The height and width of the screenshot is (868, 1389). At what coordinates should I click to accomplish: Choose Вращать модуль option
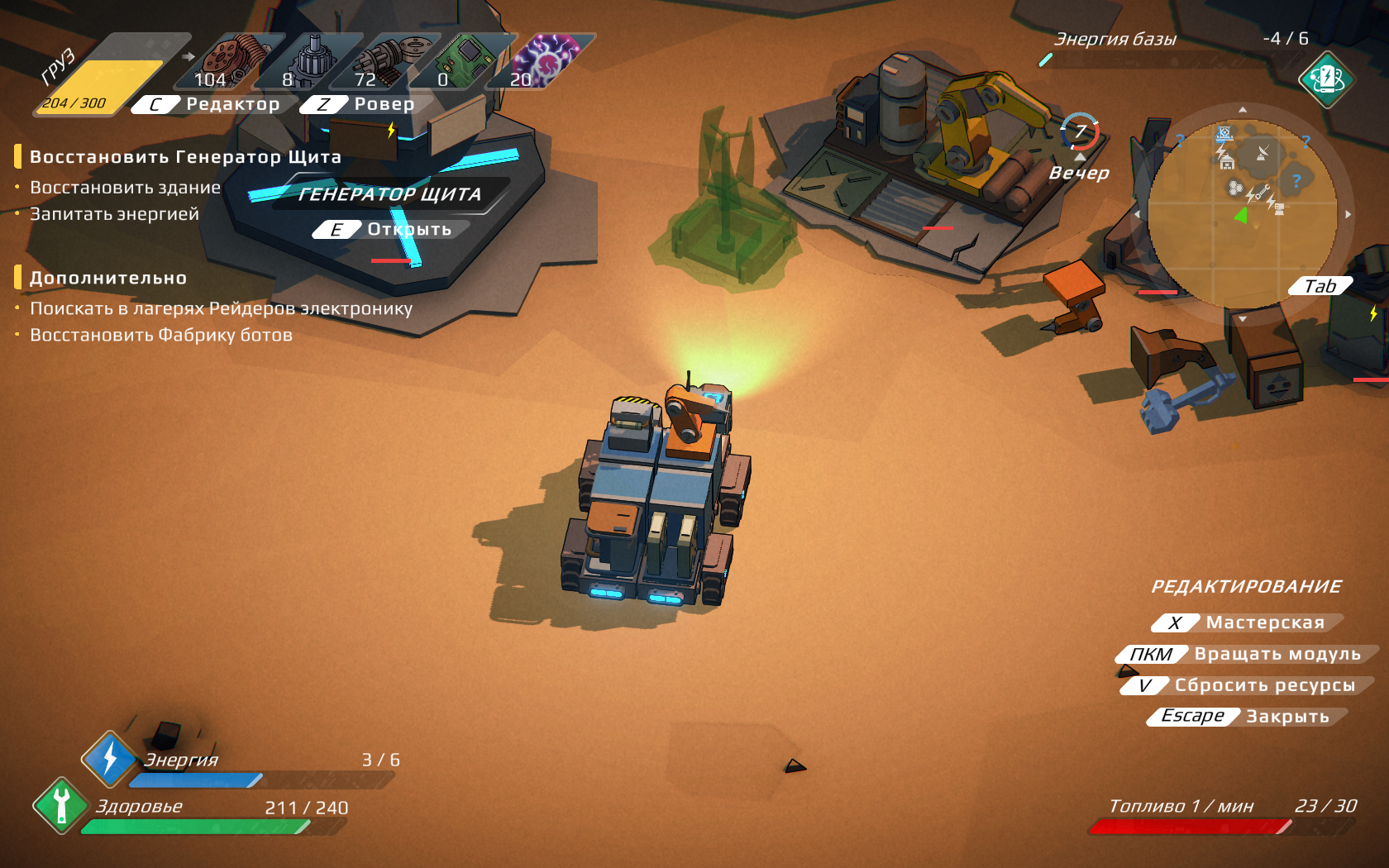pyautogui.click(x=1248, y=654)
